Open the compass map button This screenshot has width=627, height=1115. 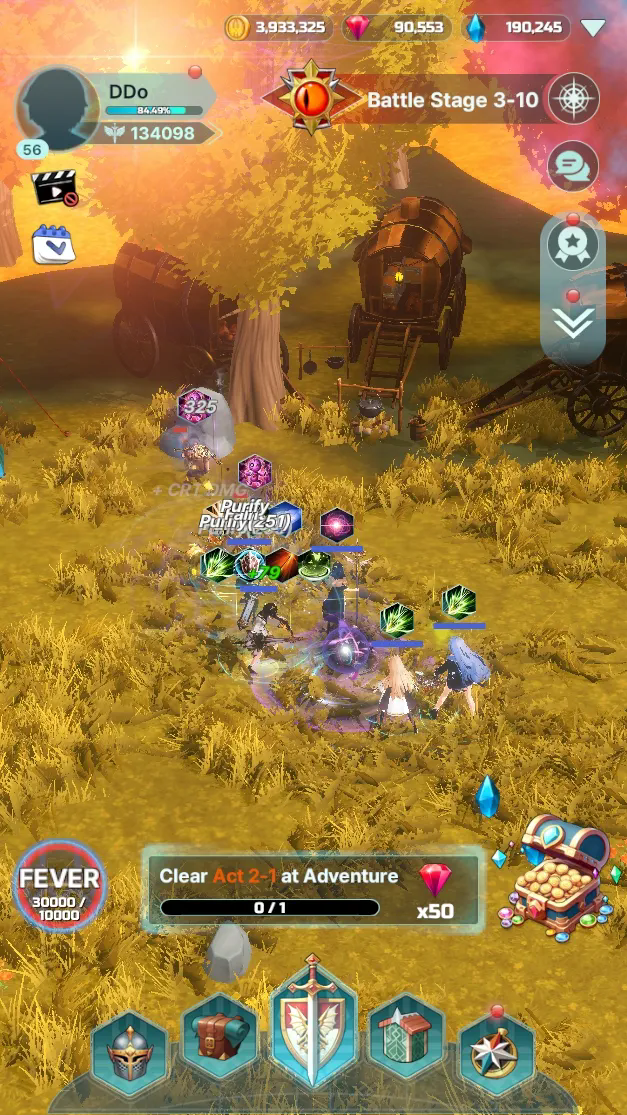pyautogui.click(x=574, y=99)
